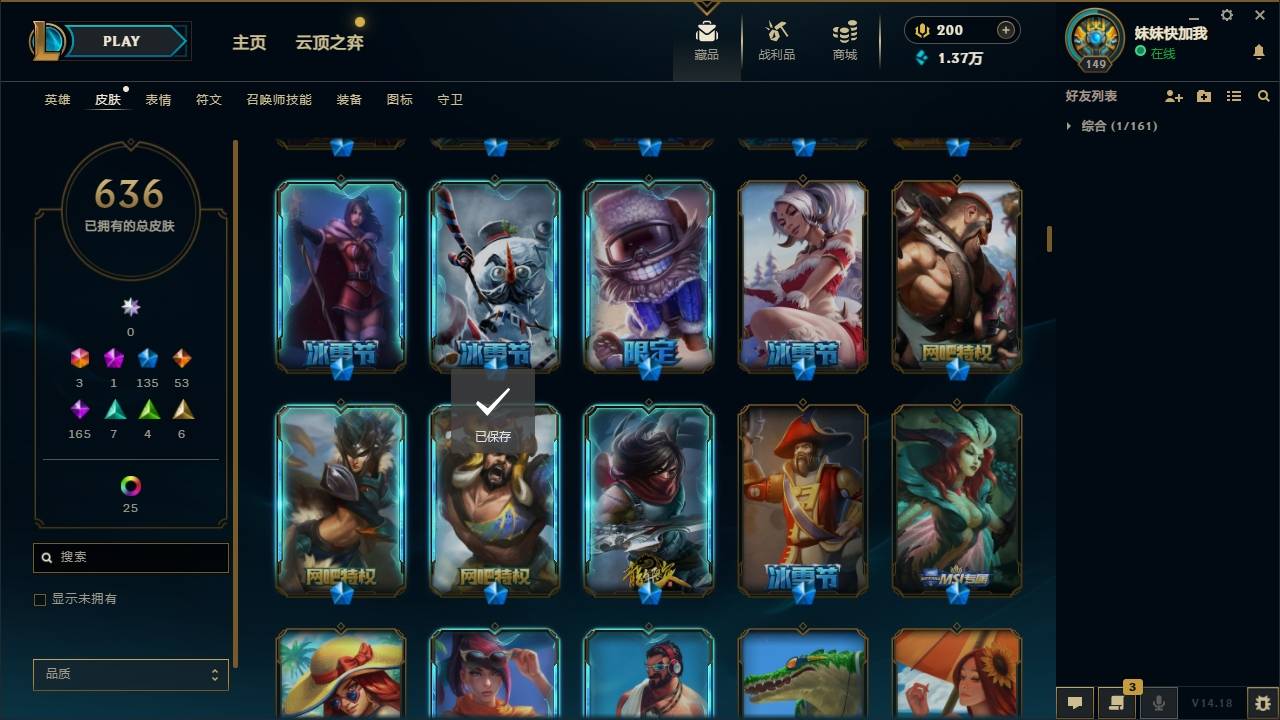Screen dimensions: 1280x720
Task: Click the create group folder icon
Action: click(1203, 96)
